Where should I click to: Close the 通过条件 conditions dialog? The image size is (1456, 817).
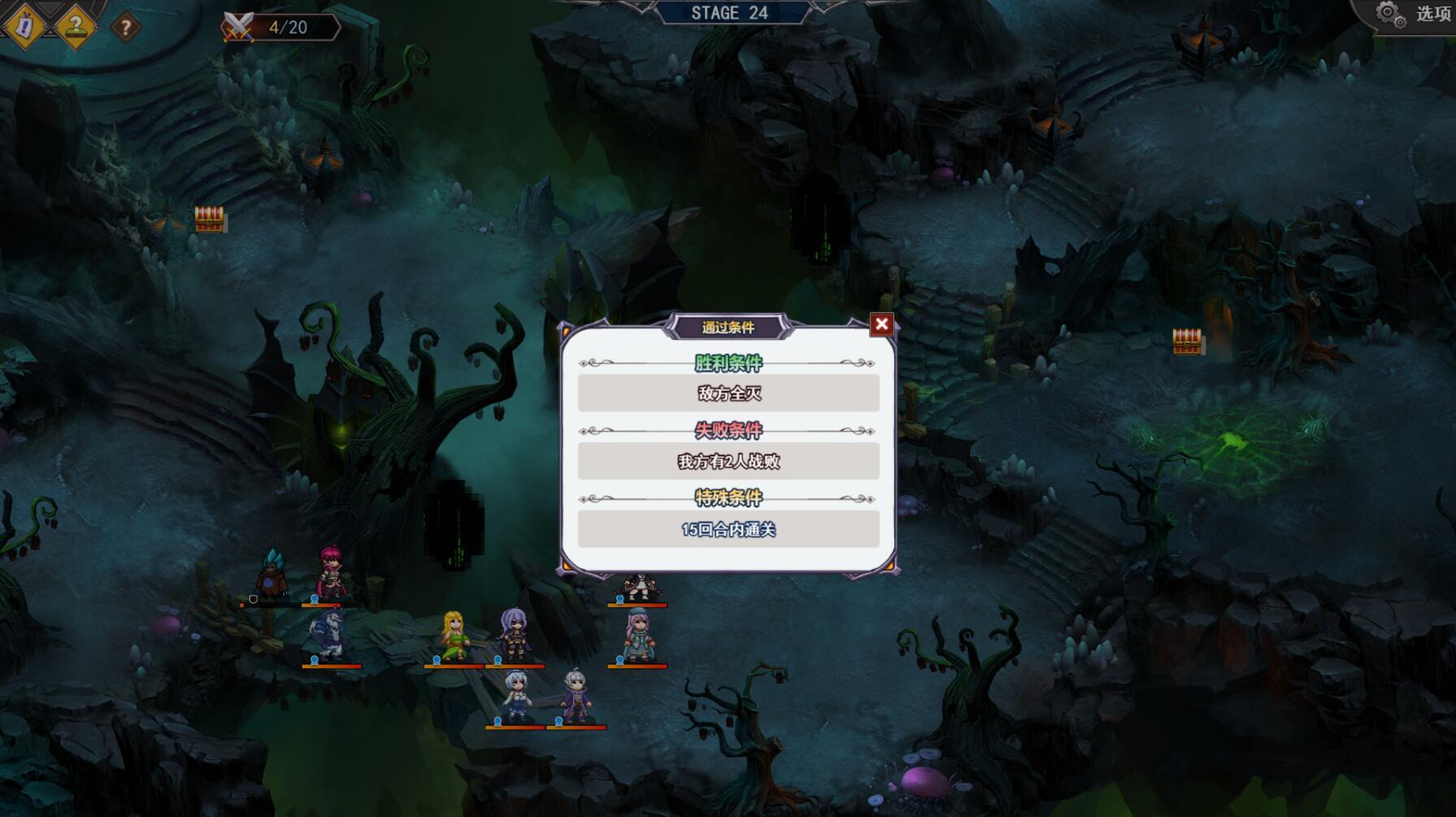(x=881, y=324)
